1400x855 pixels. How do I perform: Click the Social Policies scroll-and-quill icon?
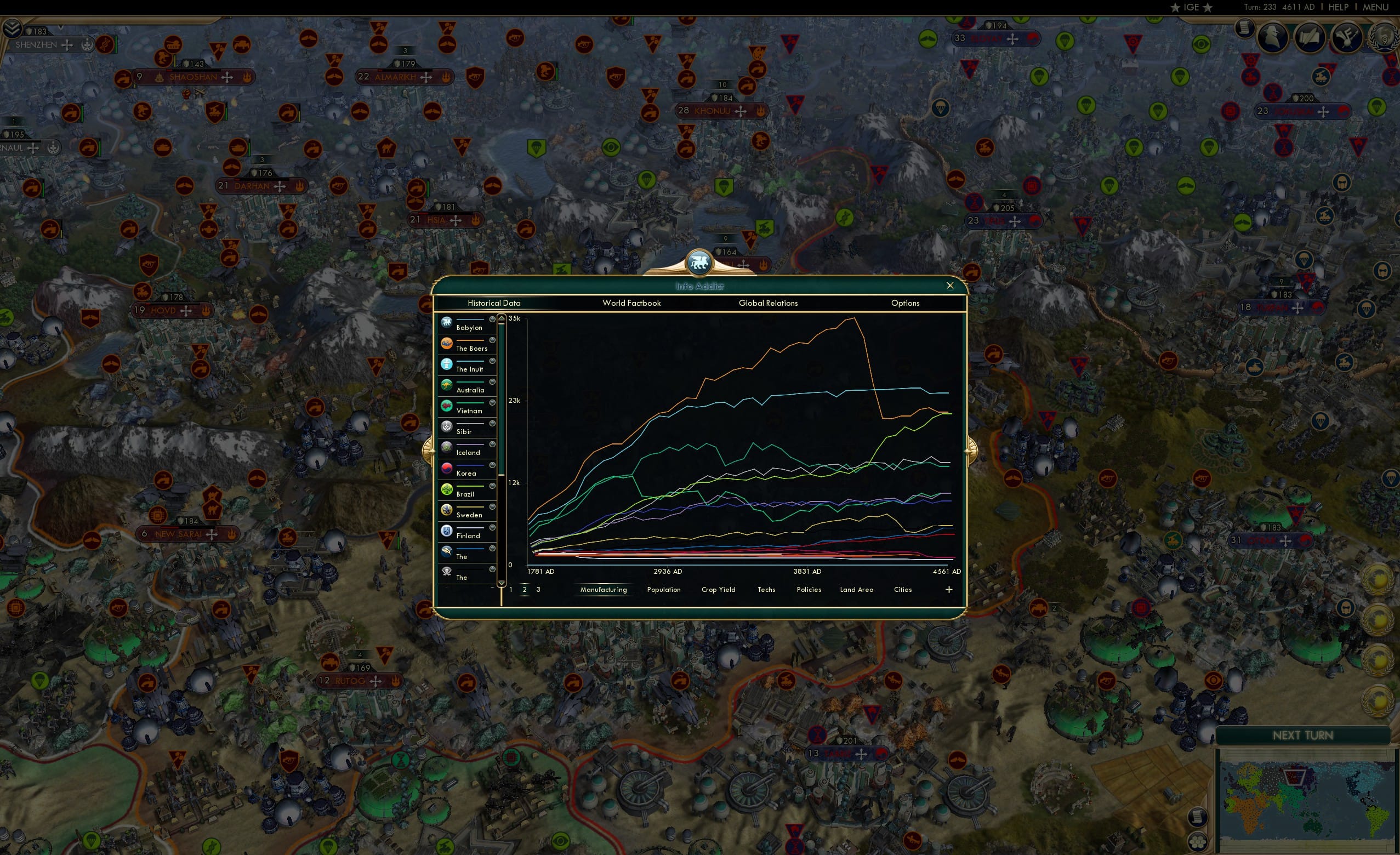[1309, 36]
